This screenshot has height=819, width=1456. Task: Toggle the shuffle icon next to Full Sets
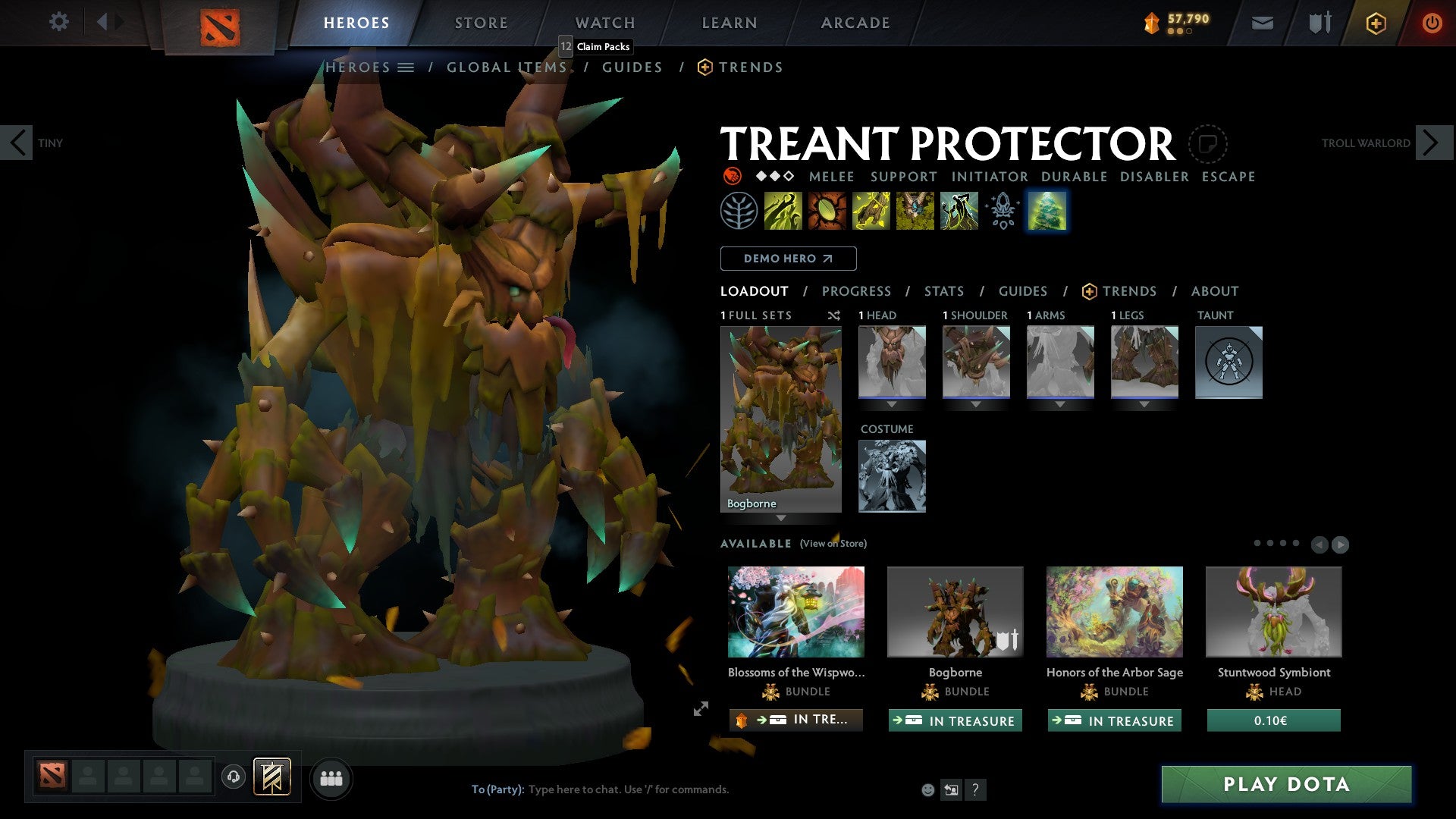[x=834, y=315]
